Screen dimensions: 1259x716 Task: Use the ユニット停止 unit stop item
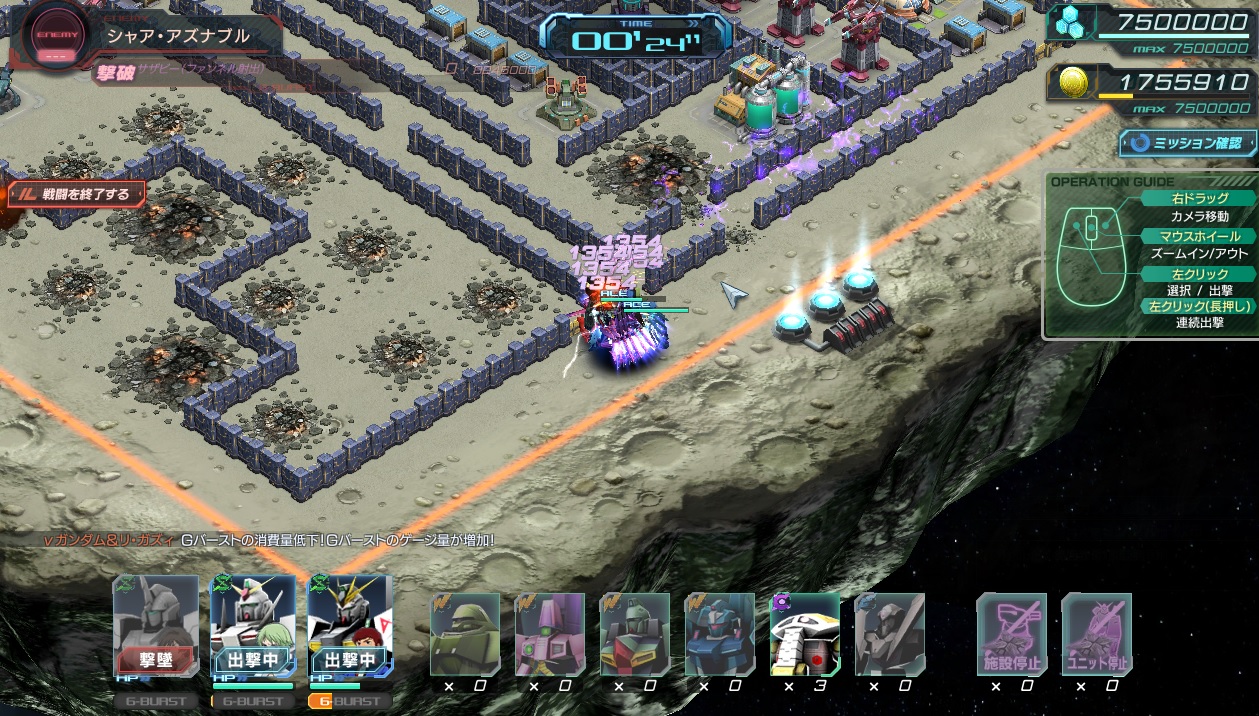click(x=1097, y=634)
